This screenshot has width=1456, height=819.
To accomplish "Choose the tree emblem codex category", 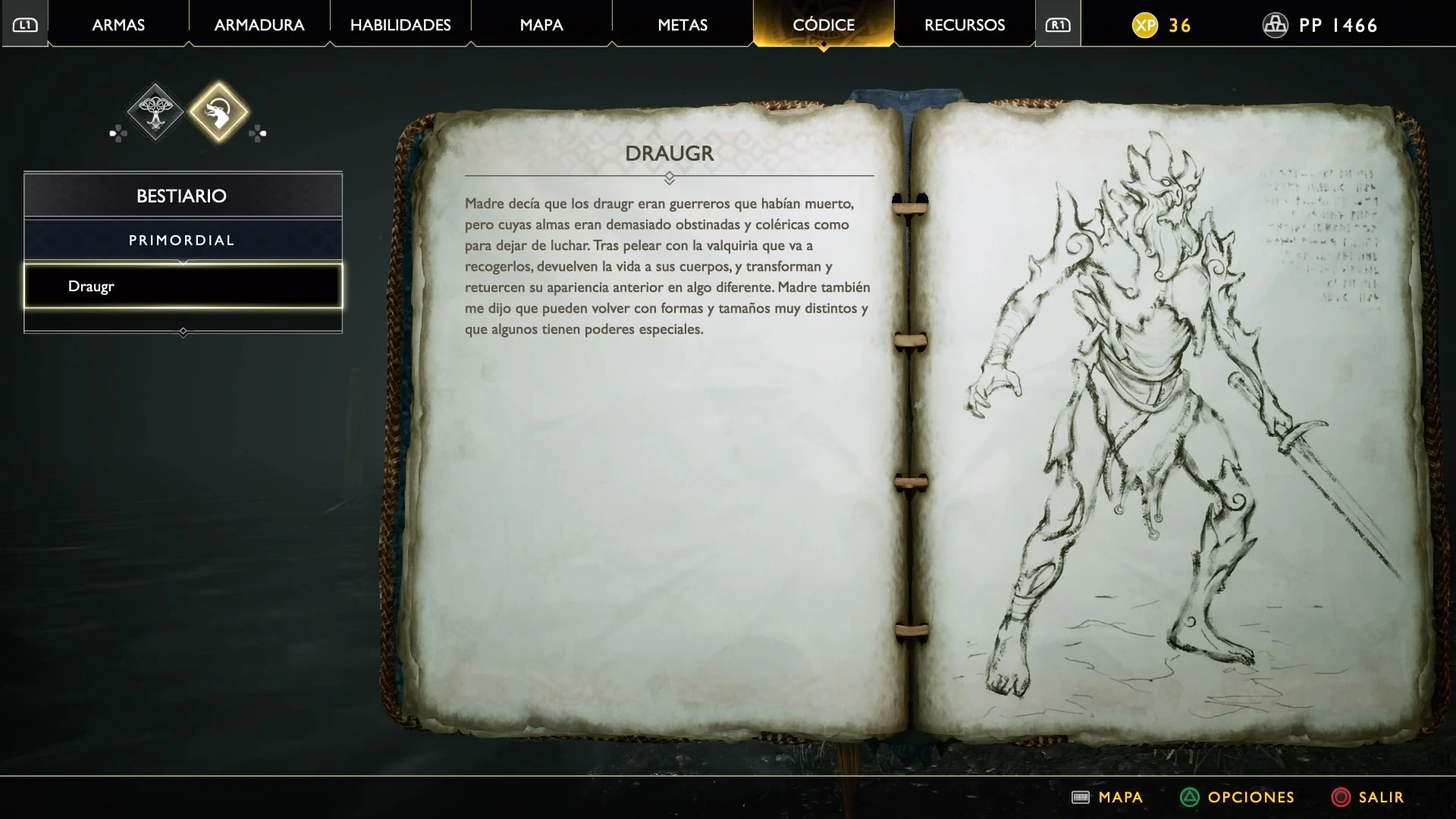I will 155,112.
